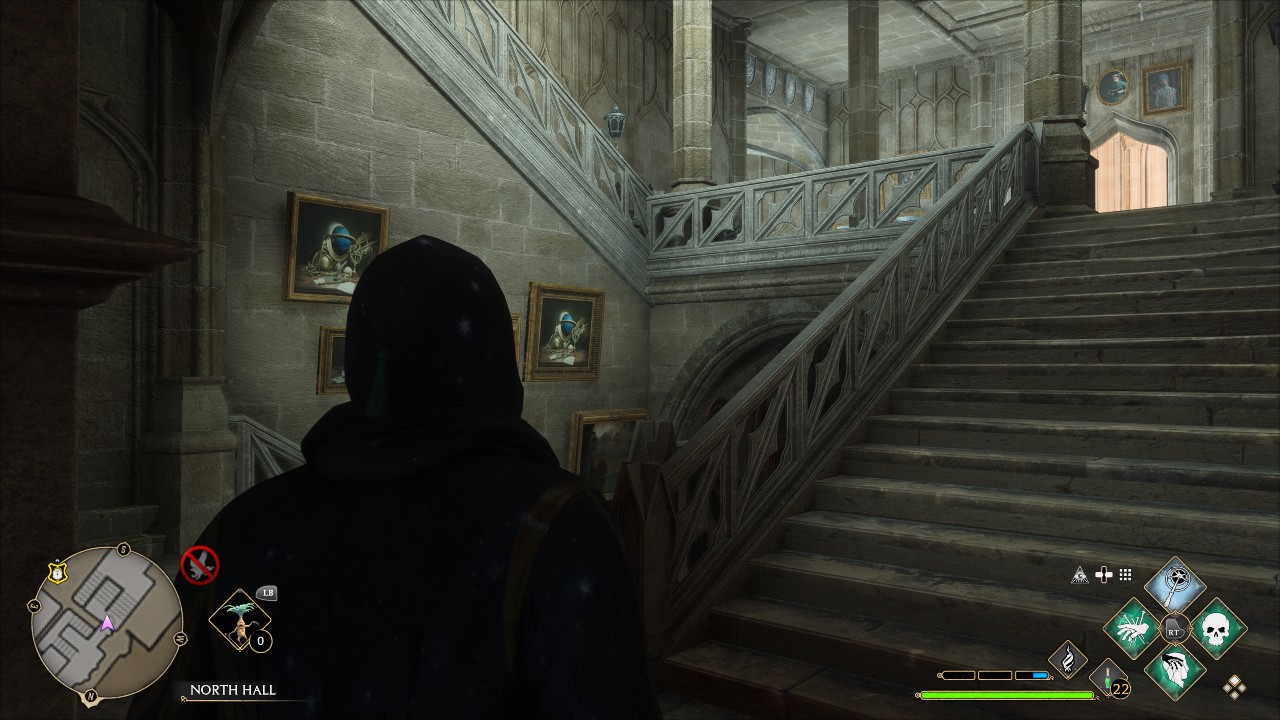Viewport: 1280px width, 720px height.
Task: Expand the RT cast prompt
Action: (x=1174, y=628)
